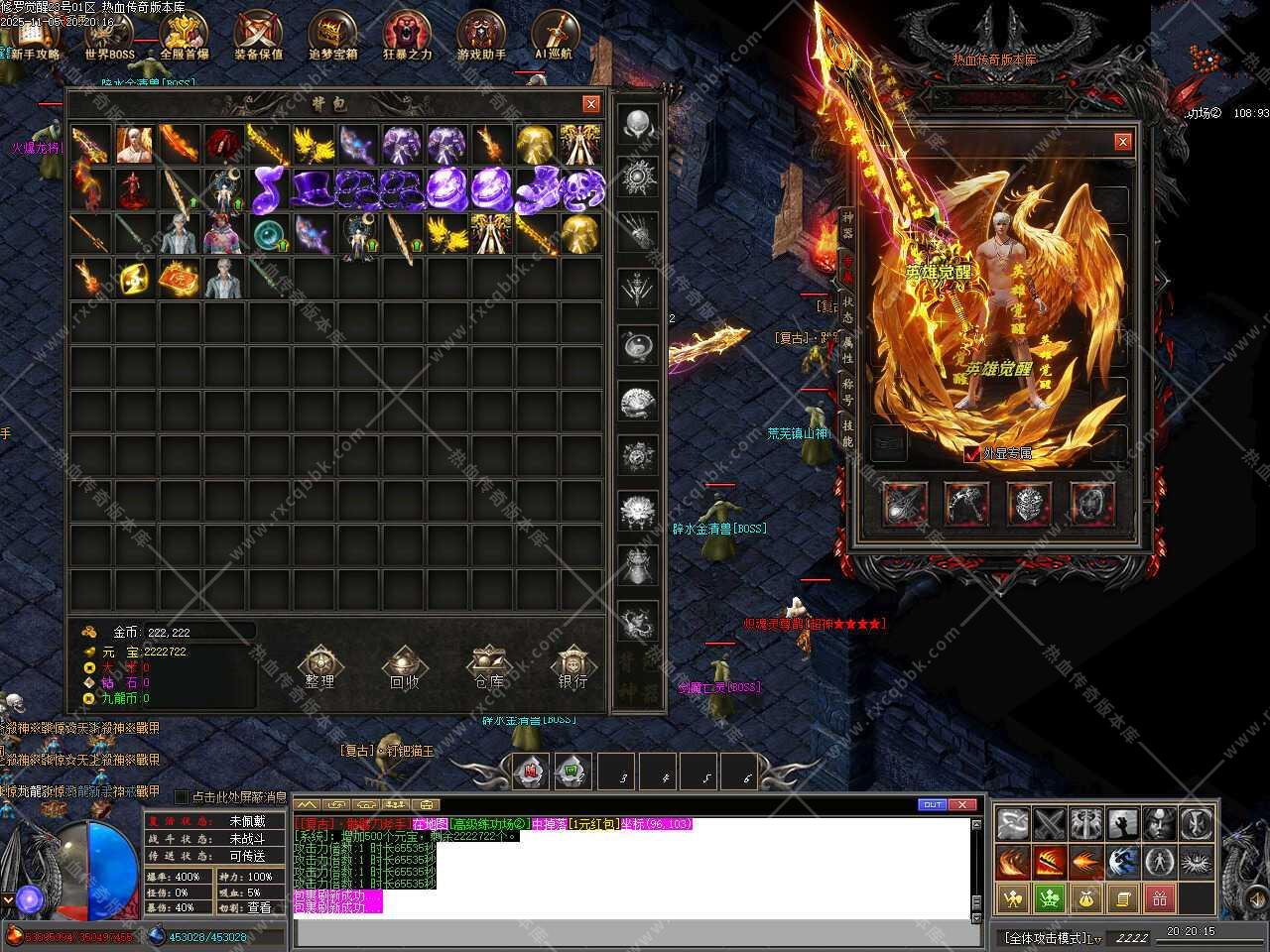Click the 整理 sort button in backpack
This screenshot has width=1270, height=952.
point(319,667)
